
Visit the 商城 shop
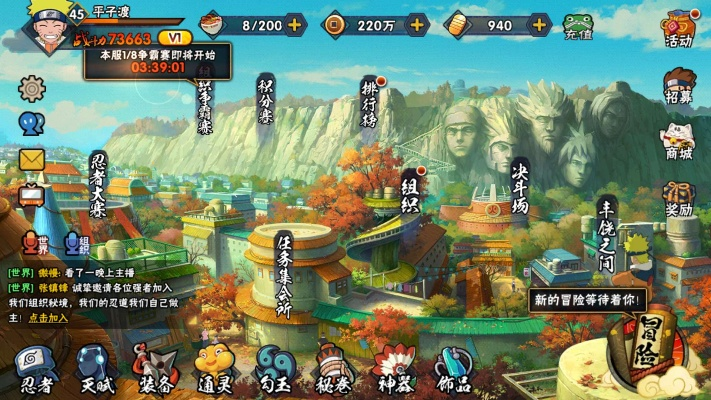point(679,141)
